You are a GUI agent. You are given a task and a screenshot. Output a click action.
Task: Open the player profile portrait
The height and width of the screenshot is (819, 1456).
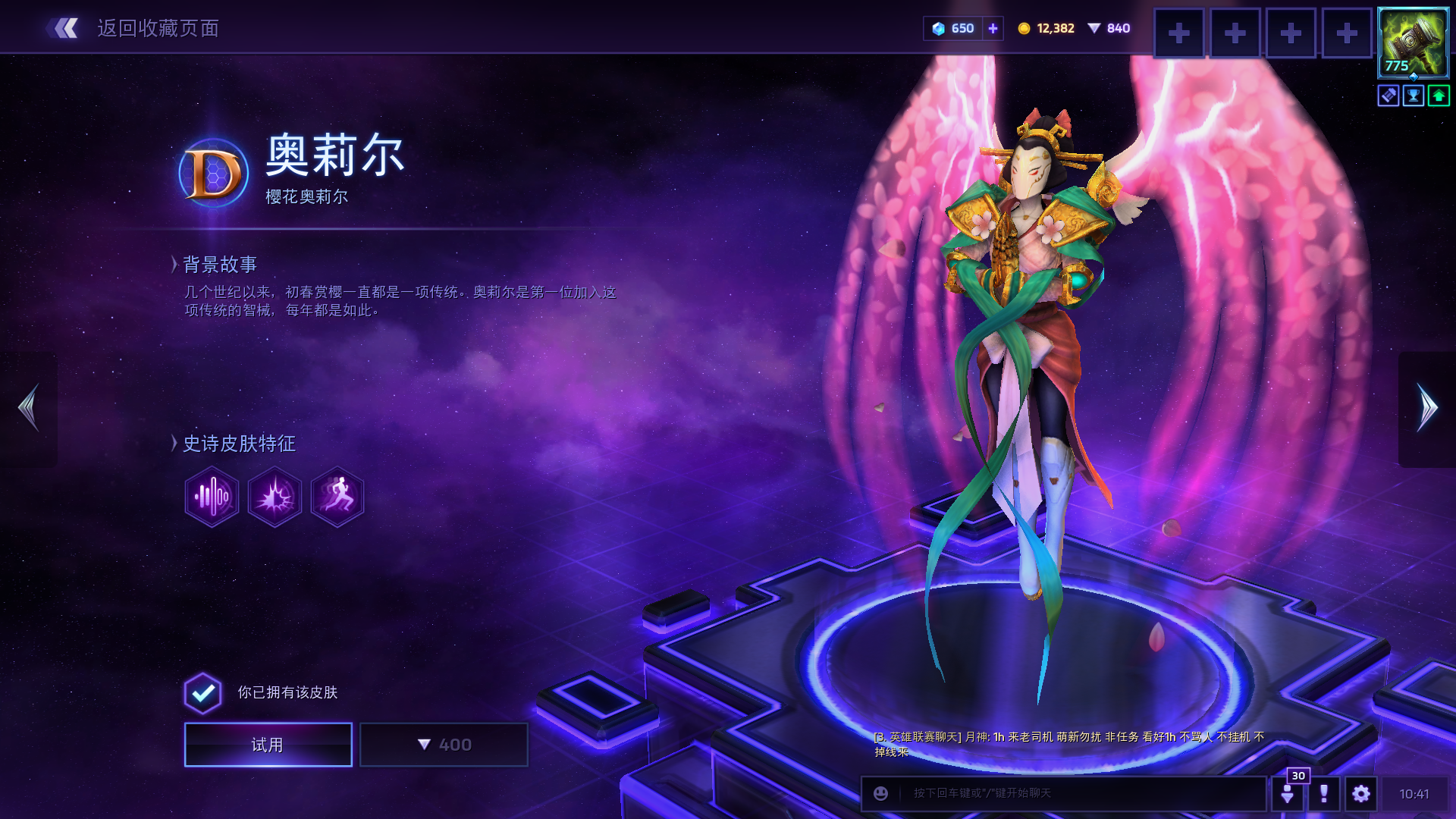[x=1413, y=42]
